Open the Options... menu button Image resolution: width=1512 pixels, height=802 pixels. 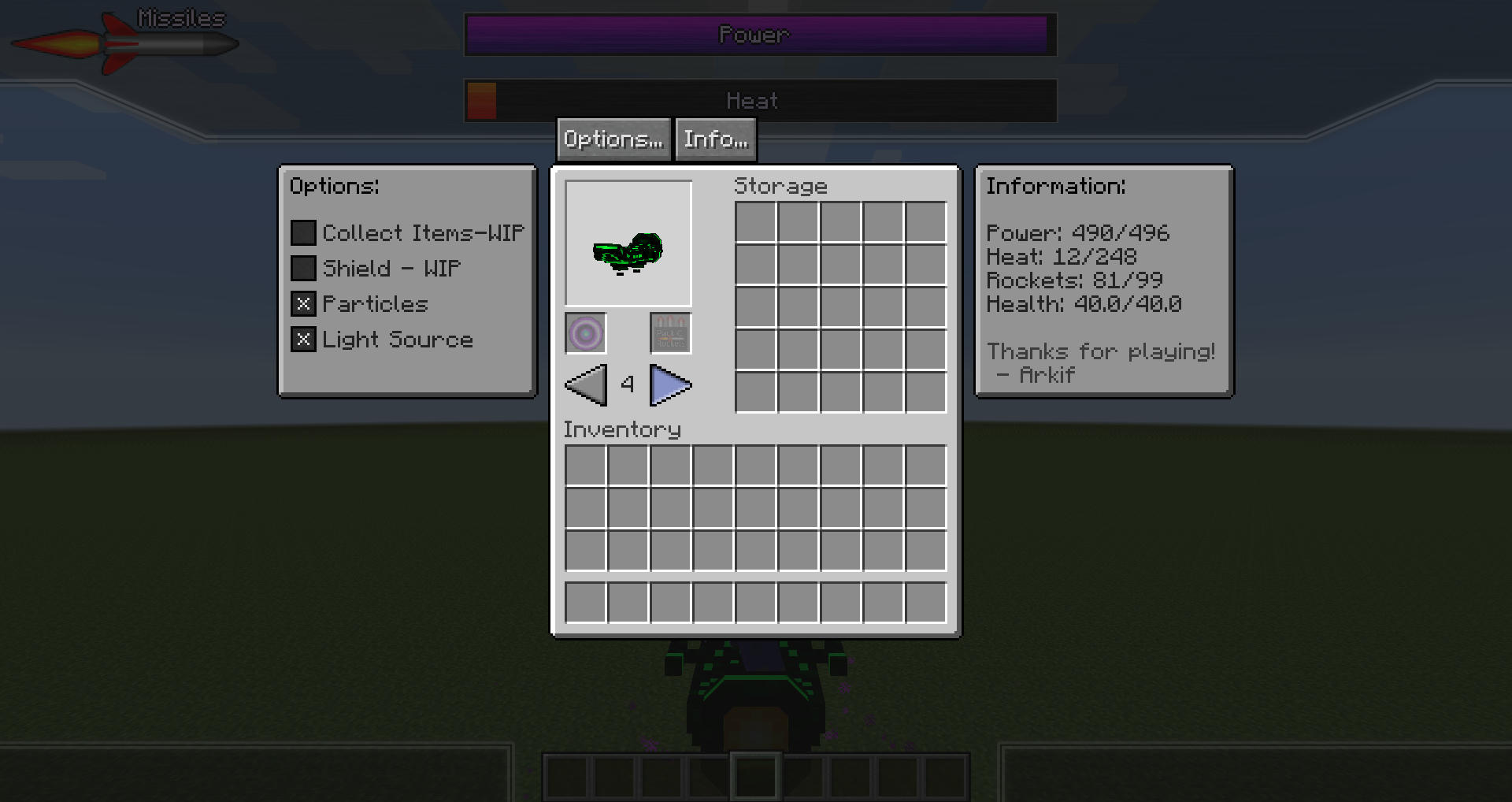point(613,139)
